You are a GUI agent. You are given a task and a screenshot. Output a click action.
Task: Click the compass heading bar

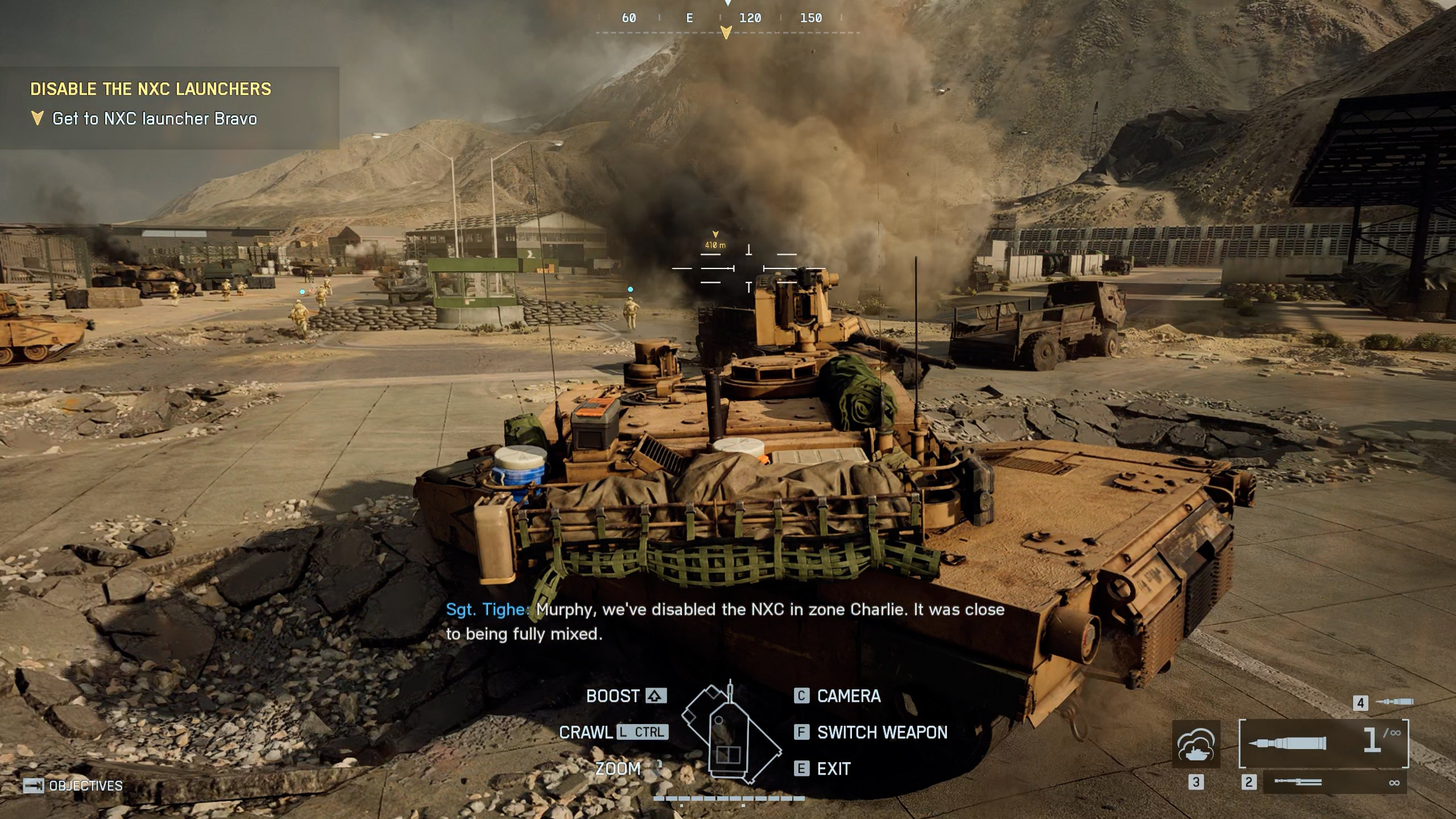[727, 19]
